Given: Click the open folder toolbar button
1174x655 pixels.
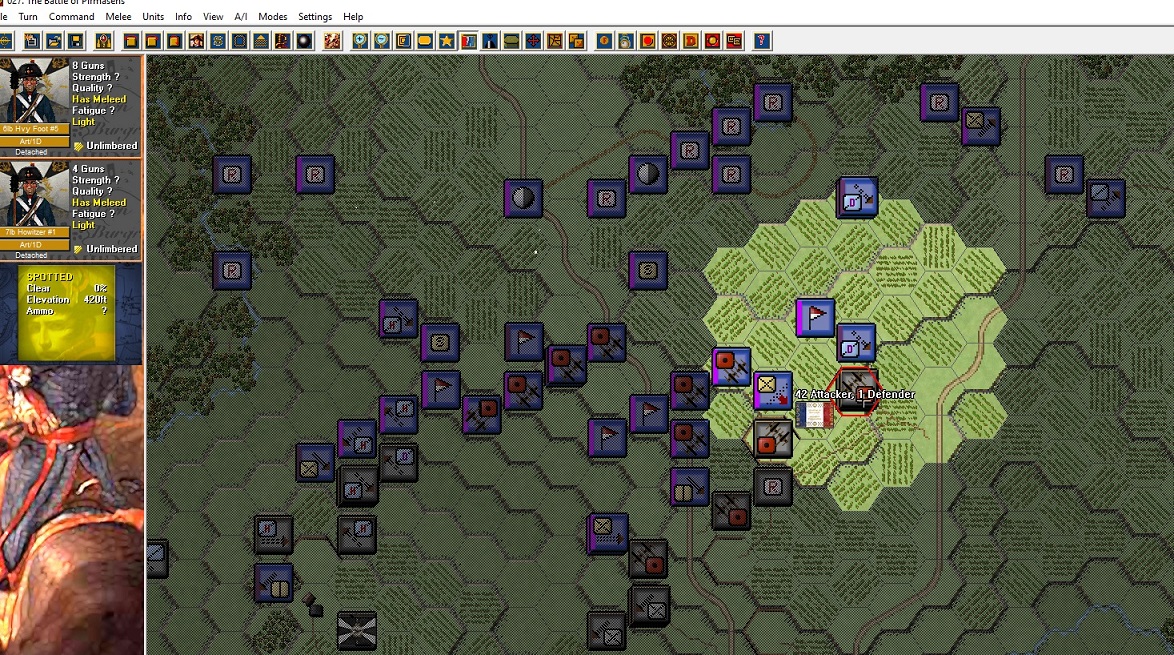Looking at the screenshot, I should point(54,41).
